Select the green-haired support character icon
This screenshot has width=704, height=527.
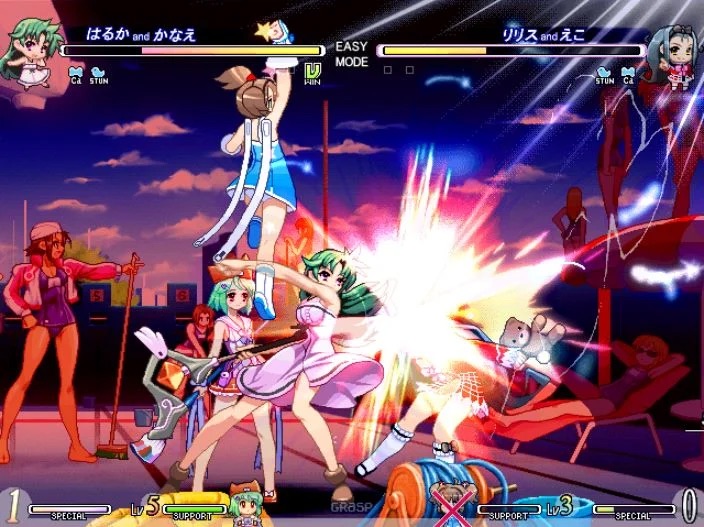coord(245,505)
